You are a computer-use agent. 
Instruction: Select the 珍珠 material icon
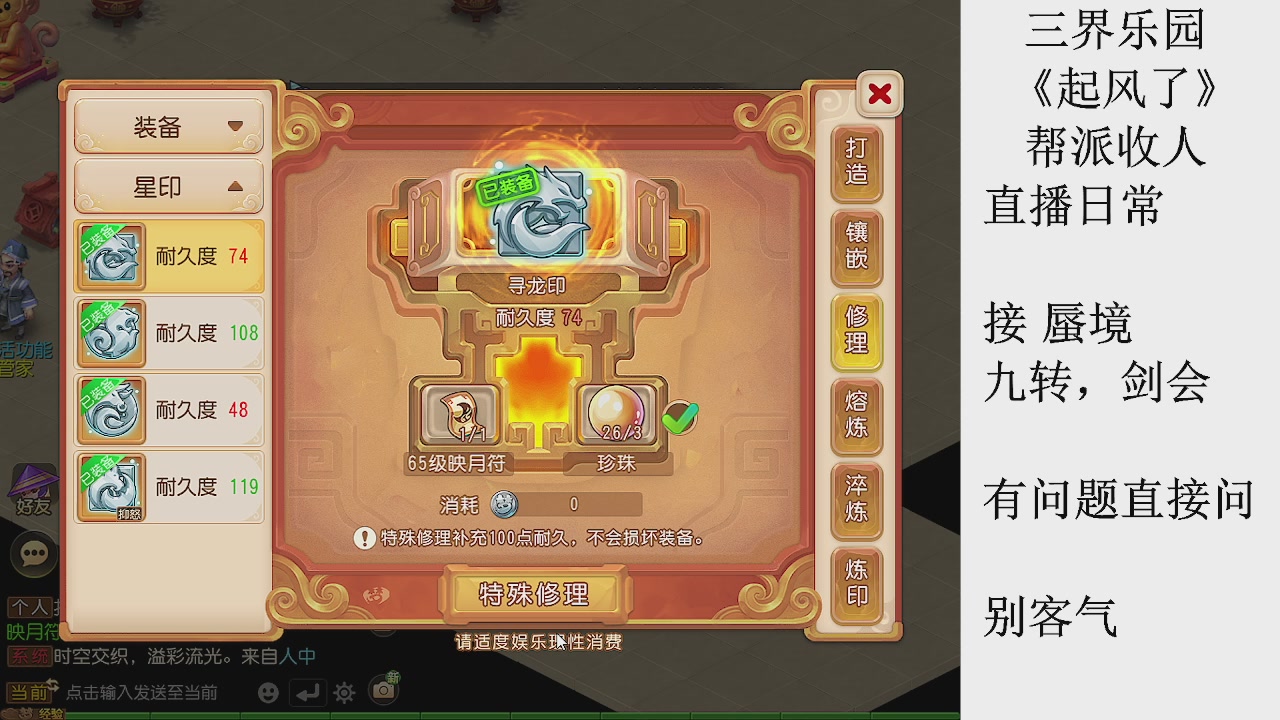(615, 413)
